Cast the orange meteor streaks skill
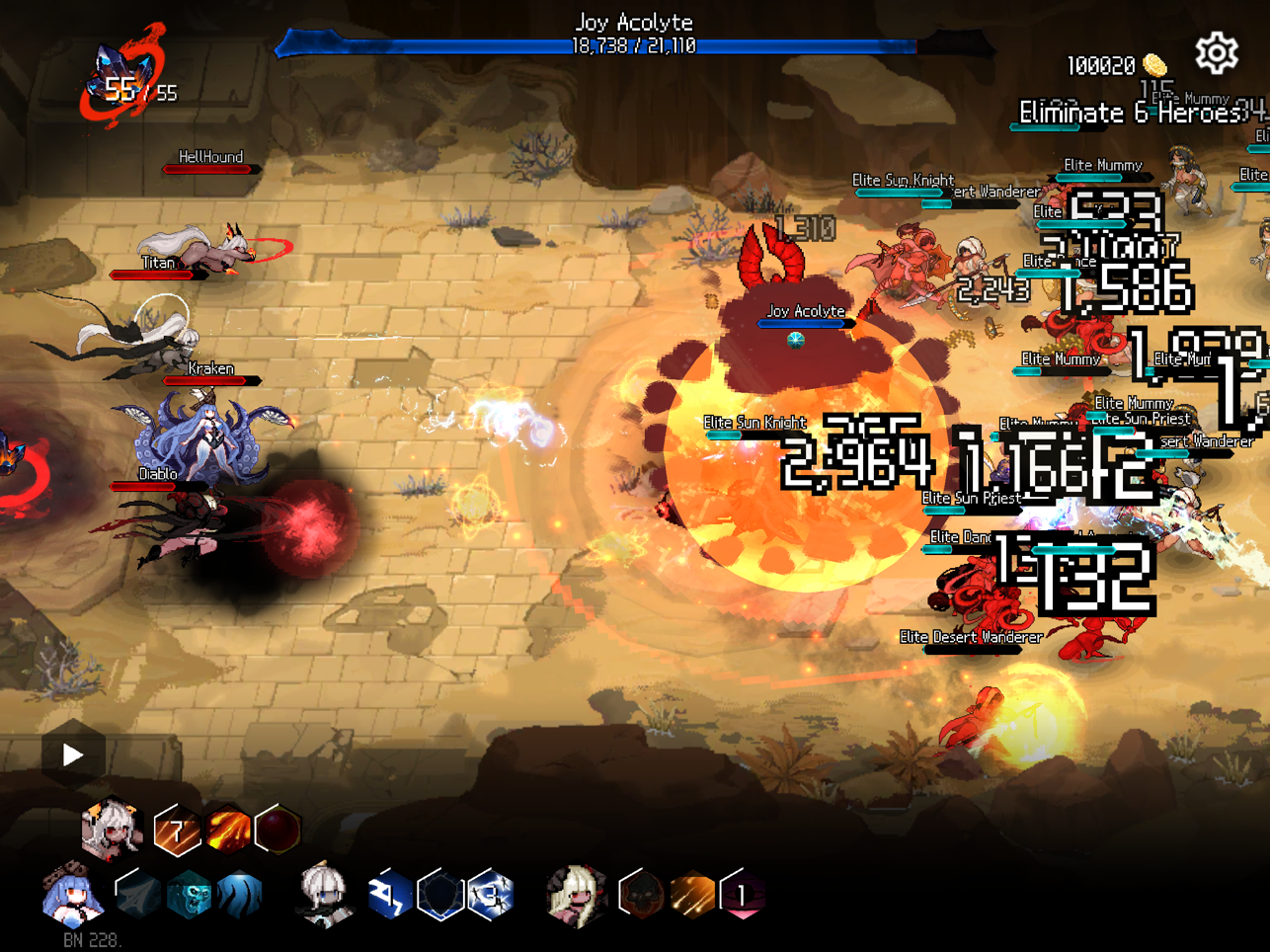Viewport: 1270px width, 952px height. [x=692, y=896]
